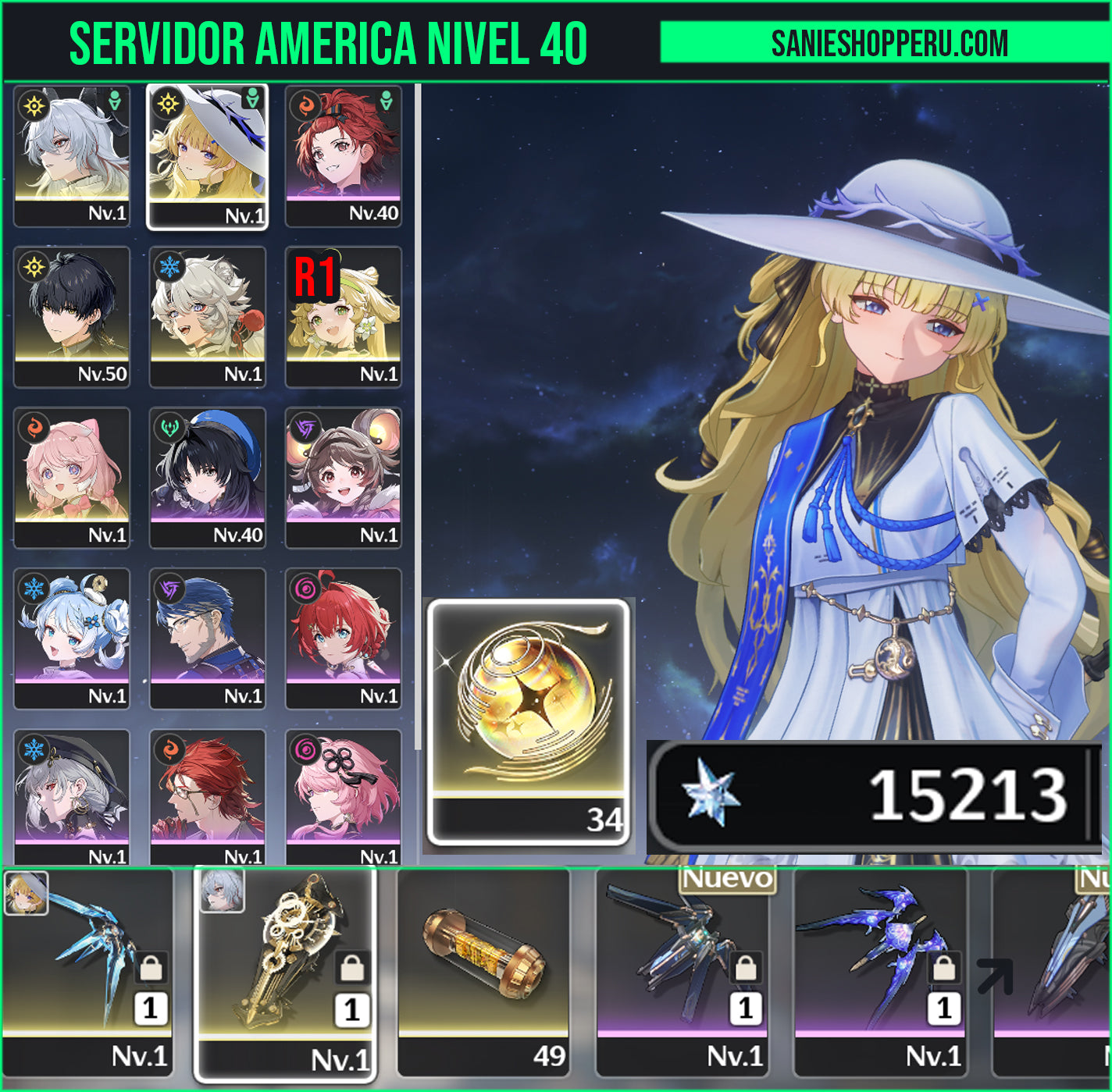Select the light blue twin-bun hair character
The height and width of the screenshot is (1092, 1112).
71,638
